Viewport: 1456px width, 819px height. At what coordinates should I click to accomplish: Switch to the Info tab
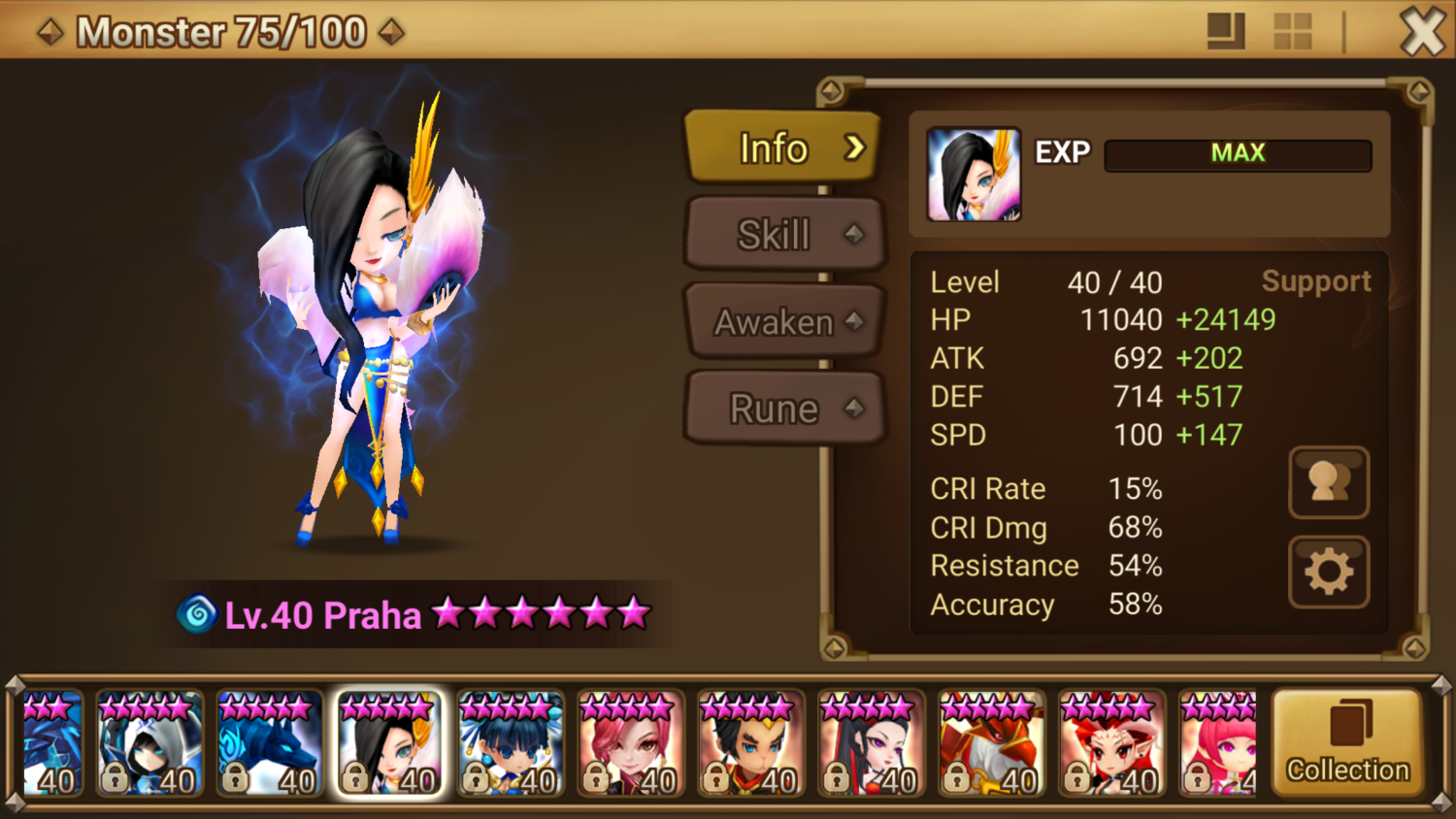(782, 147)
